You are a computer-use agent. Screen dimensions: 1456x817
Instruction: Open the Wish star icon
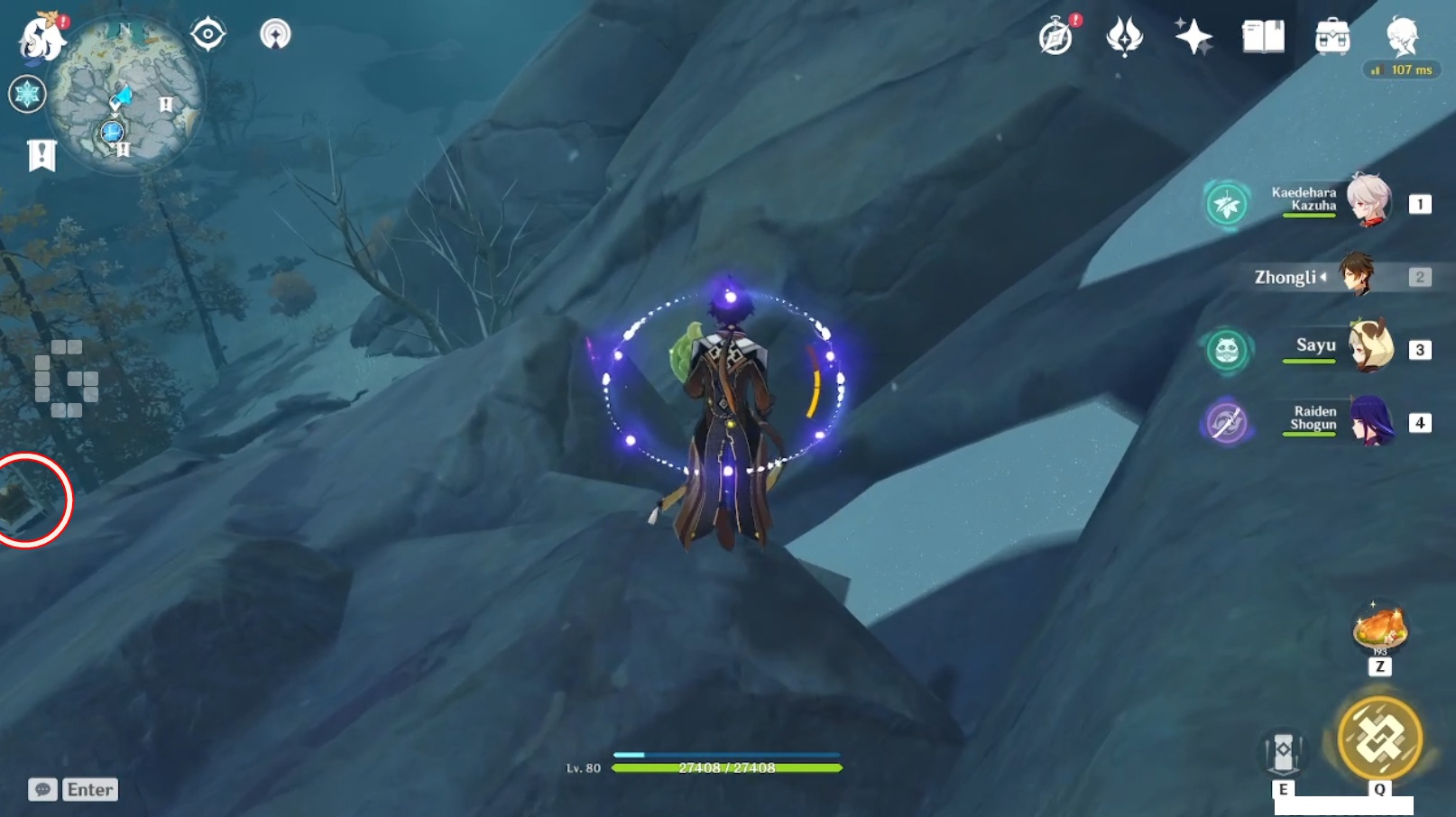[x=1193, y=37]
